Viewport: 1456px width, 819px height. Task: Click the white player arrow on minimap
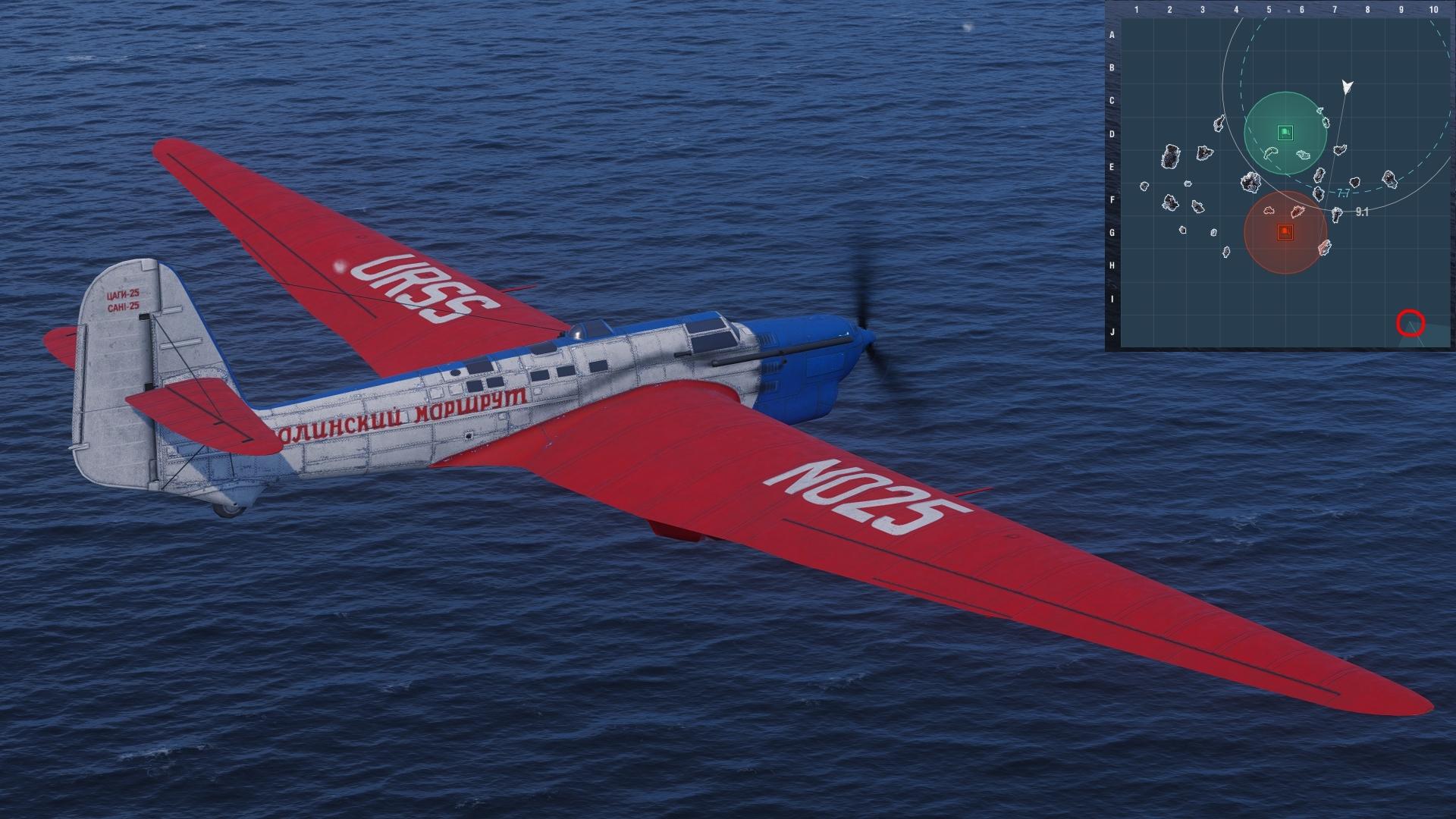[x=1347, y=86]
